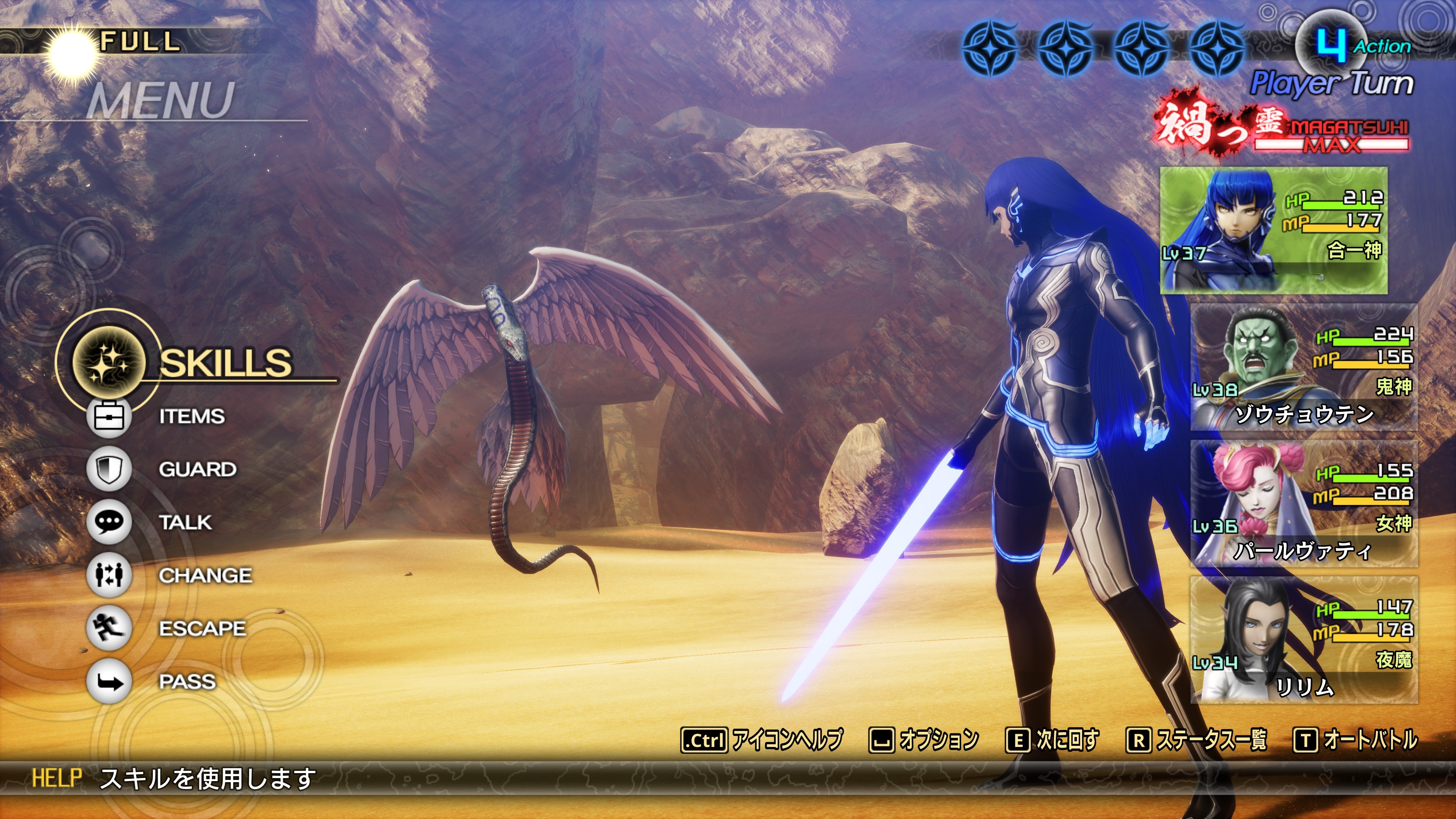
Task: Select the ゾウチョウテン party panel
Action: [1304, 367]
